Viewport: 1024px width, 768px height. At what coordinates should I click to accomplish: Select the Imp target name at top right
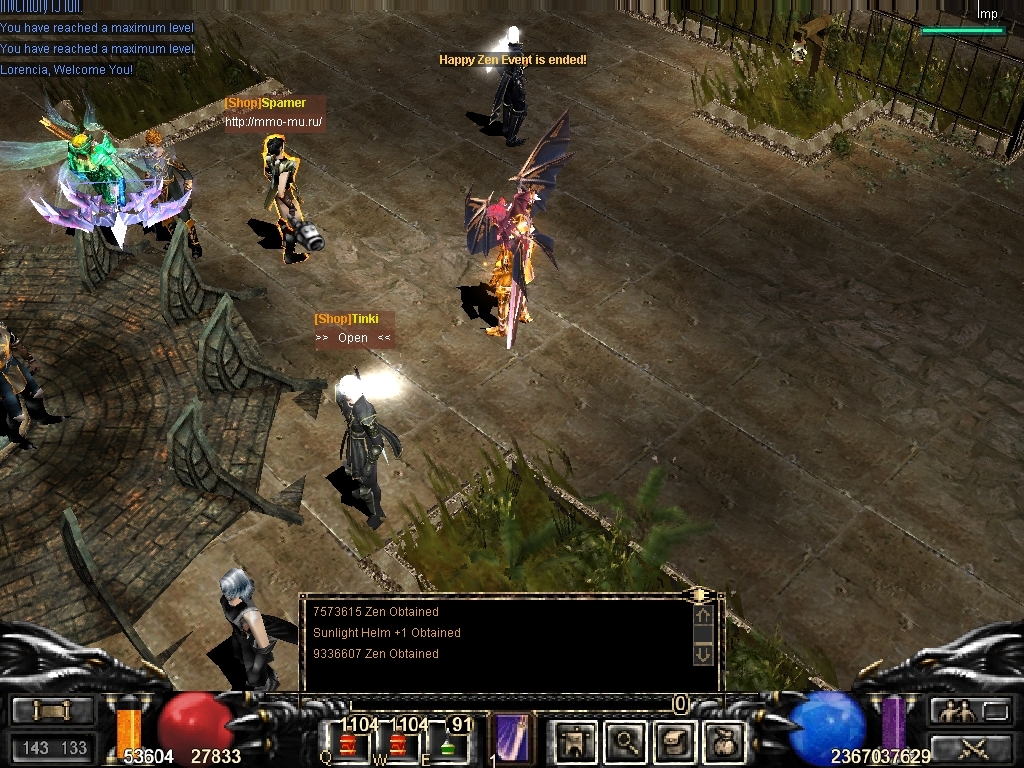[x=987, y=14]
